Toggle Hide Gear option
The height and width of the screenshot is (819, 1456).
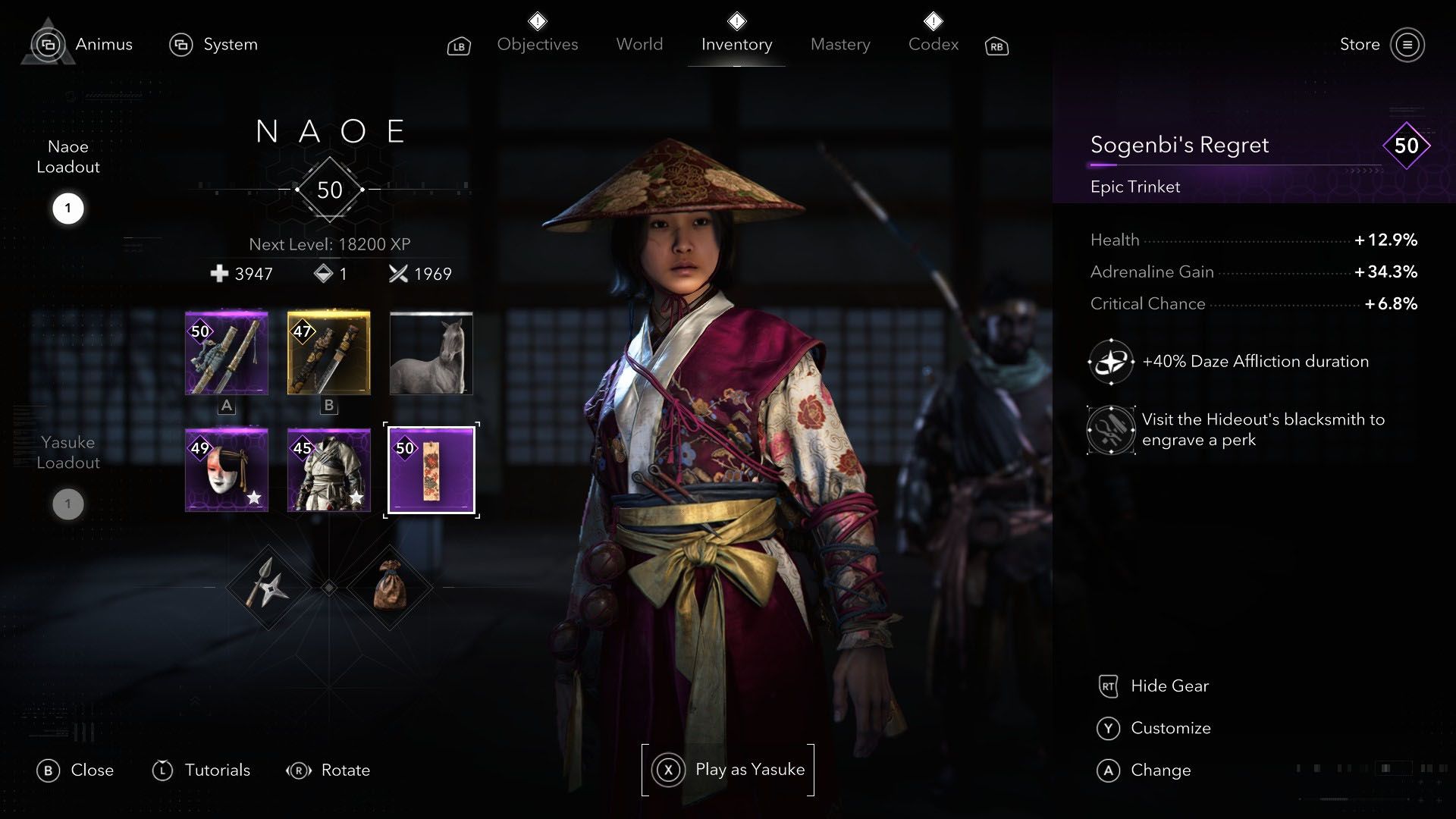[x=1153, y=686]
